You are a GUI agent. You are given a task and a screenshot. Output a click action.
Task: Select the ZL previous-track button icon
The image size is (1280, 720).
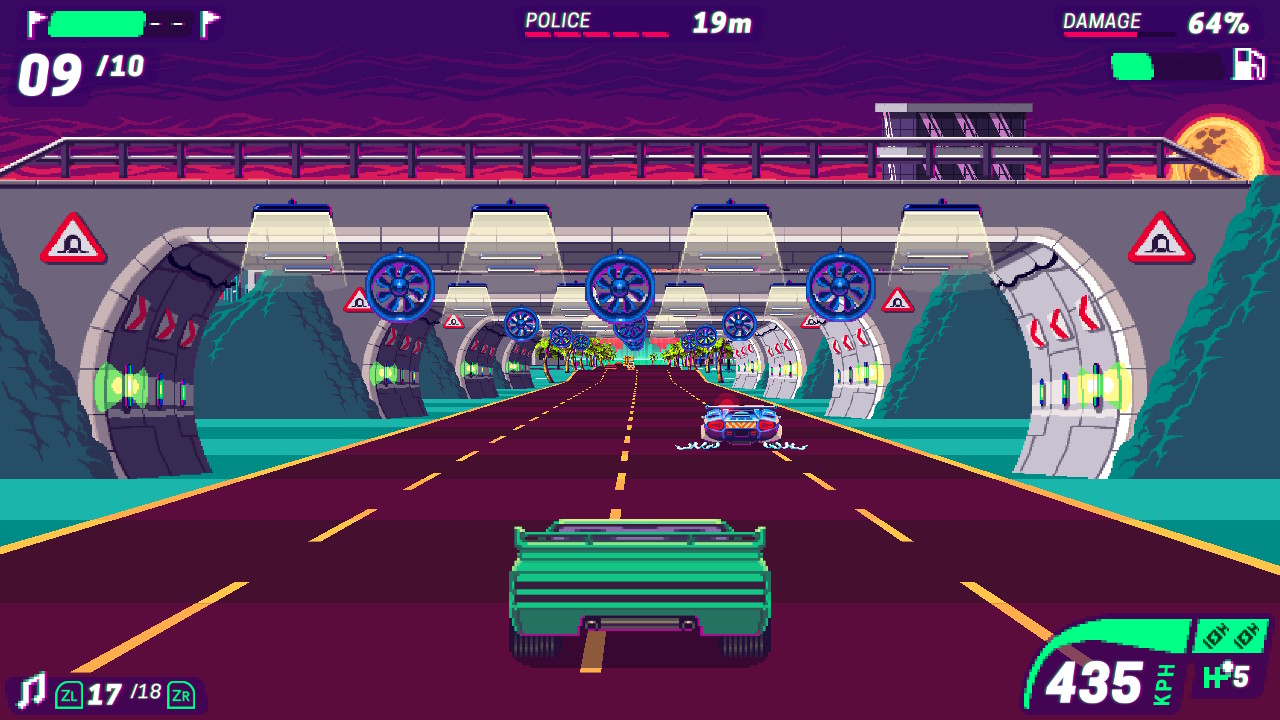[x=67, y=693]
